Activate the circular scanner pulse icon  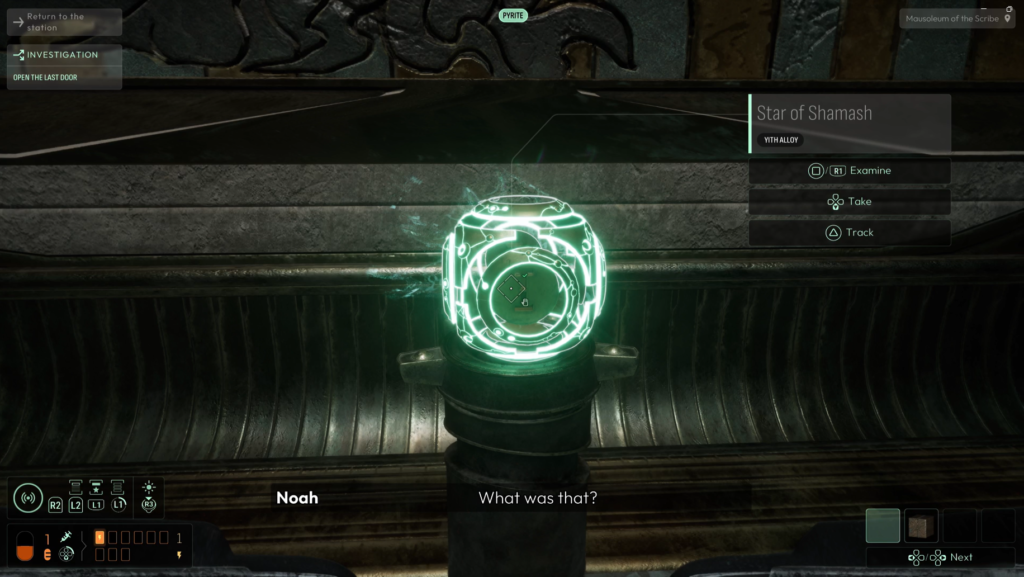[x=27, y=498]
